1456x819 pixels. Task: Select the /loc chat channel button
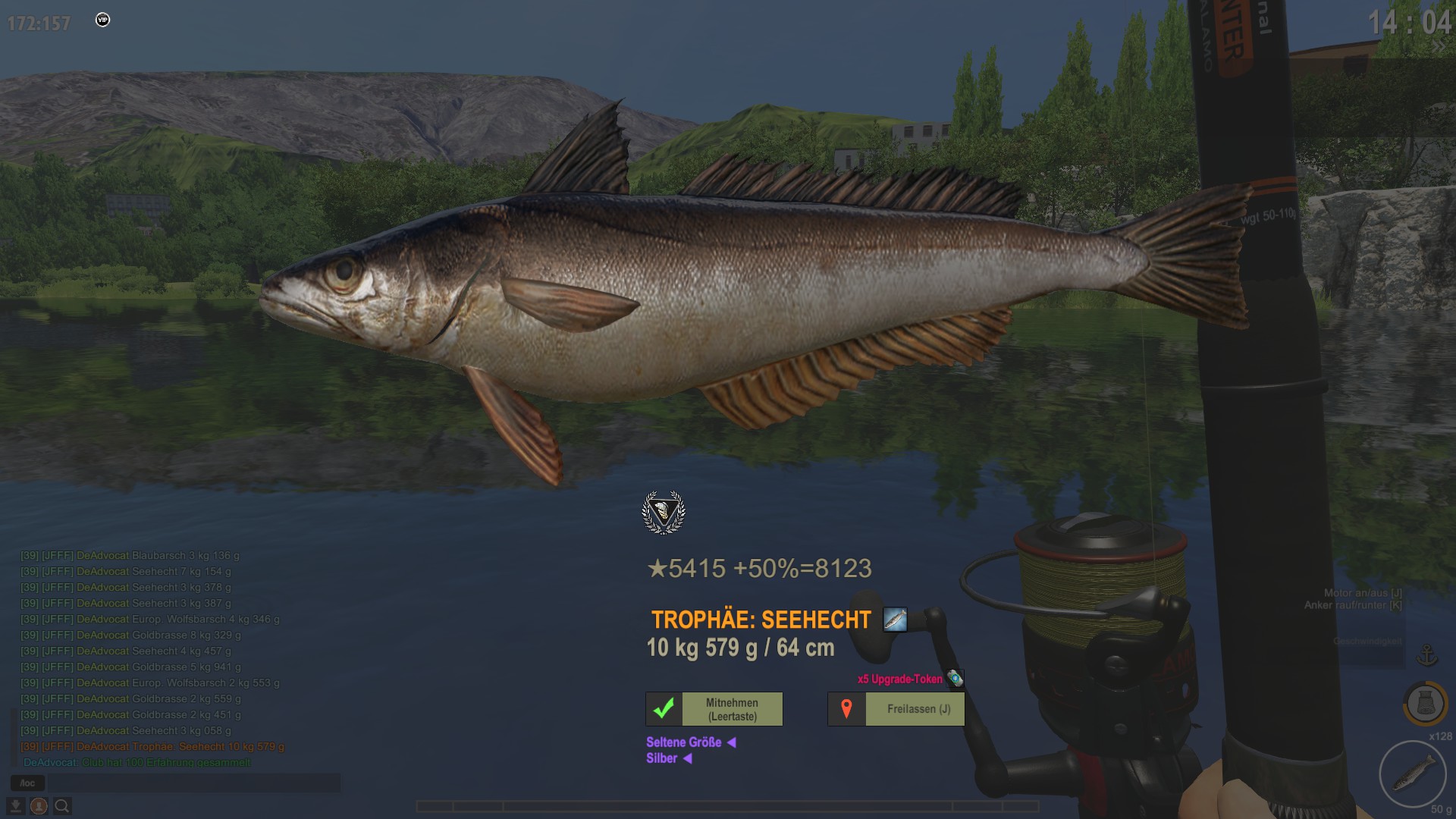[27, 783]
